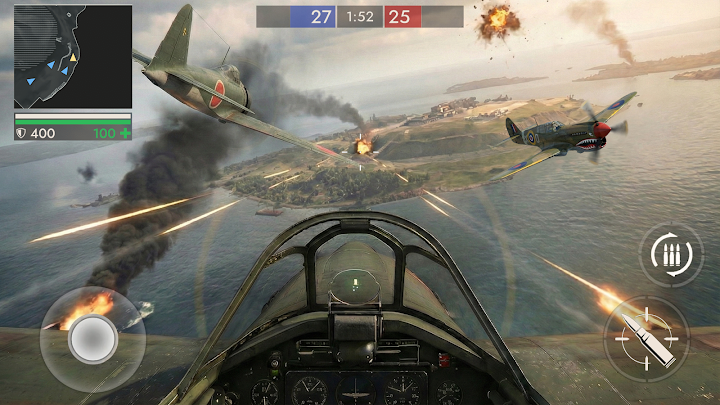
Task: Tap the minimap in the corner
Action: tap(72, 56)
